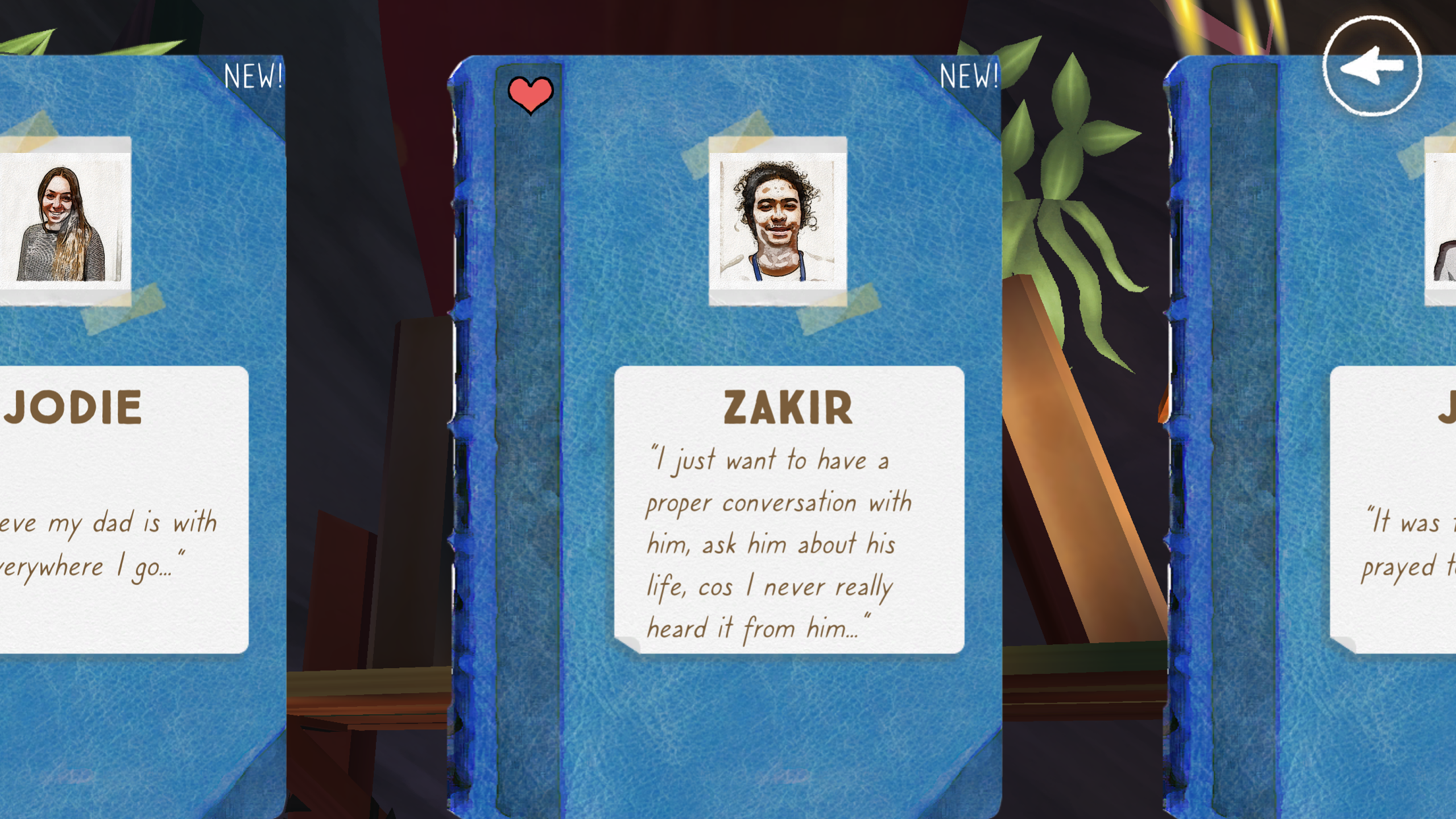
Task: Expand Jodie's quote note
Action: (112, 547)
